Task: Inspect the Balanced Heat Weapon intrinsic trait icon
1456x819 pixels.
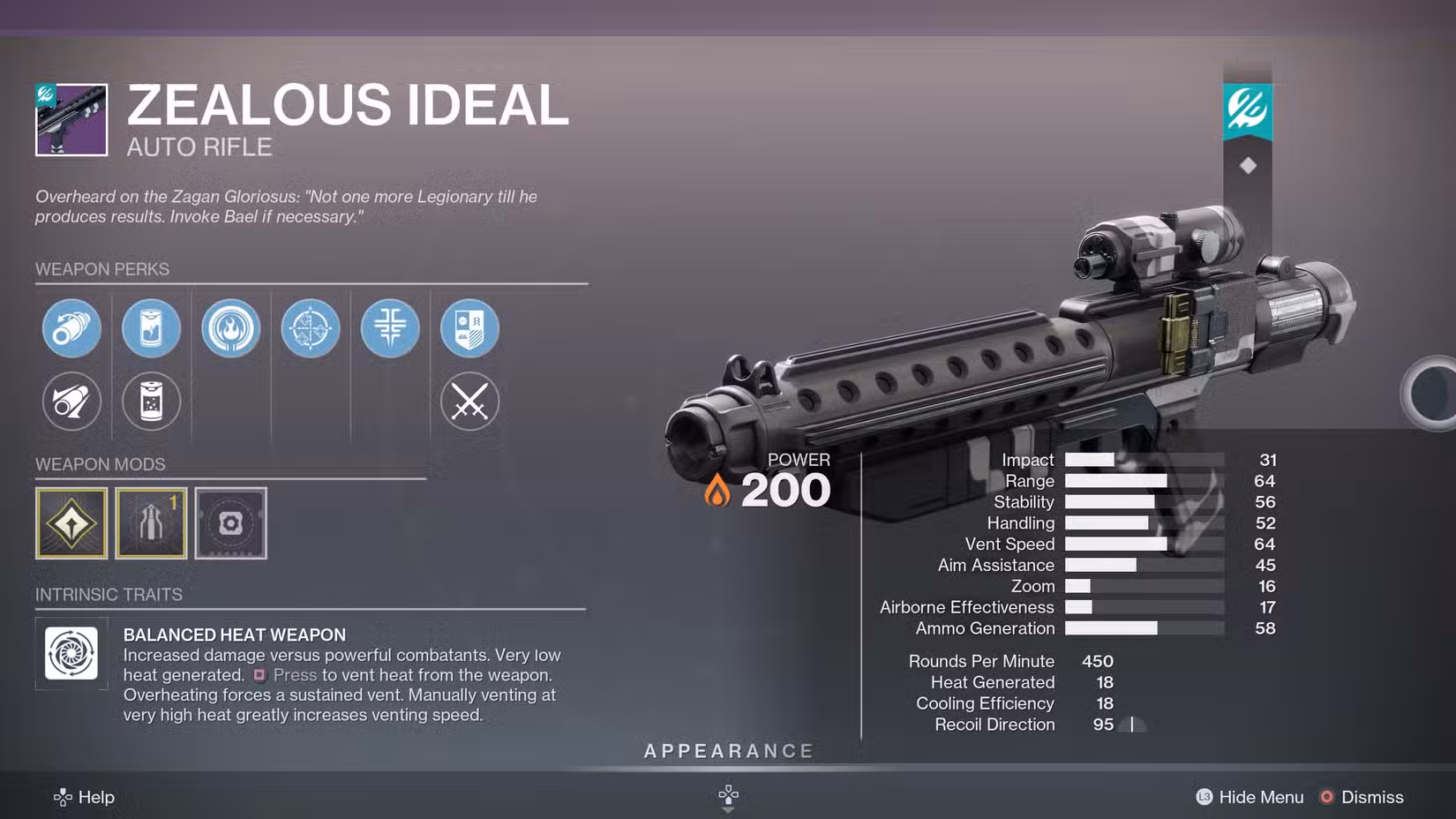Action: coord(71,654)
